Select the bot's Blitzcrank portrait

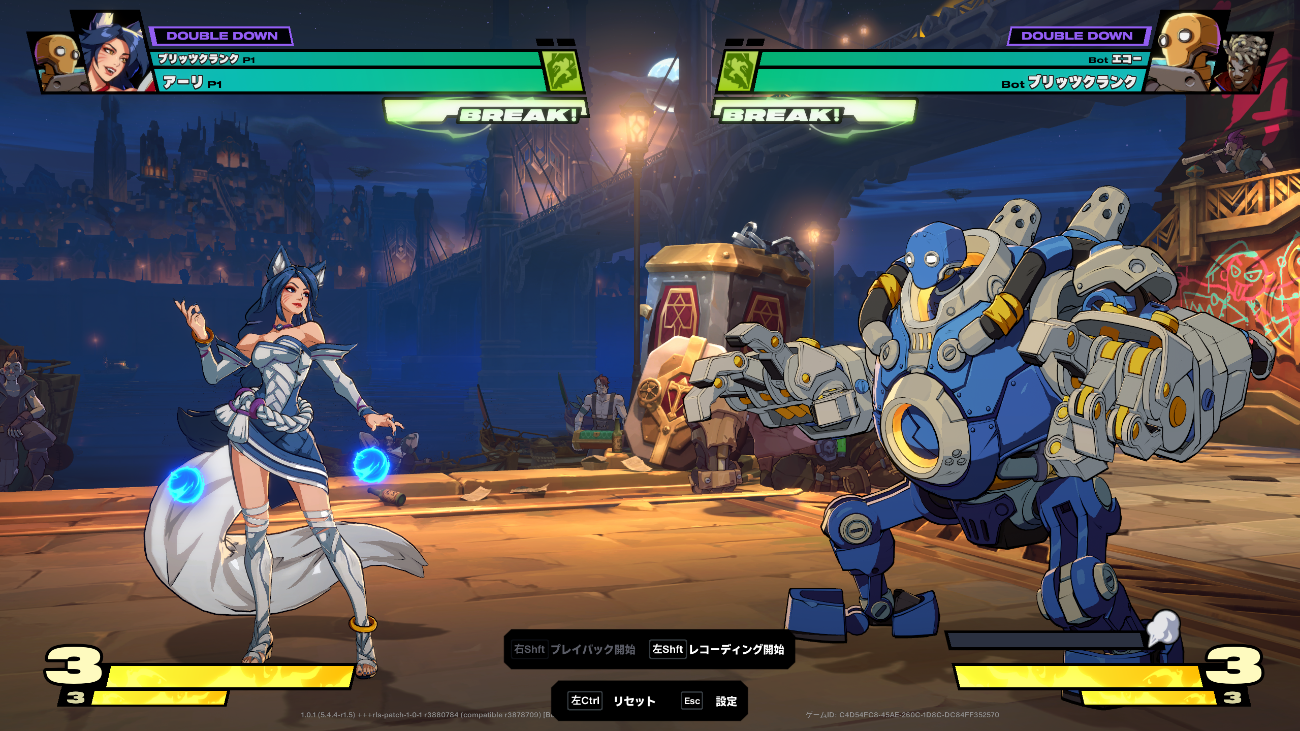(1184, 50)
